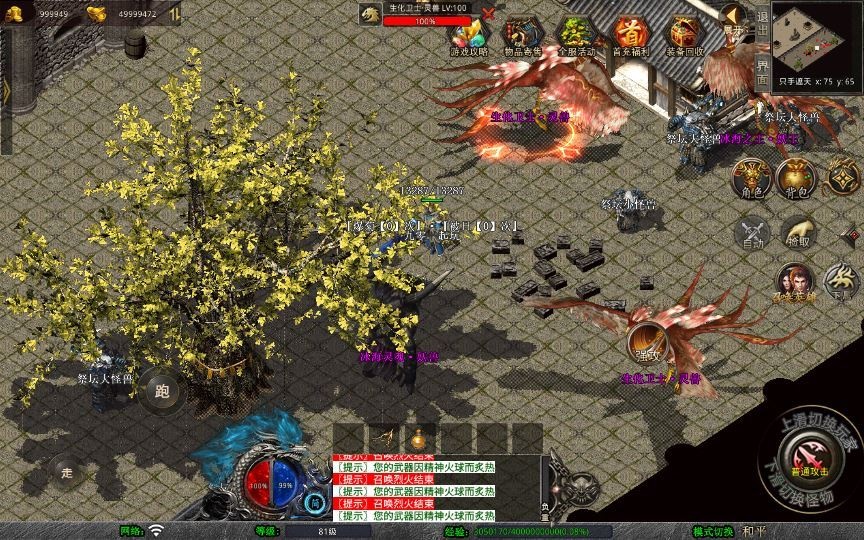Open the 游戏攻略 game guide icon
Viewport: 864px width, 540px height.
click(468, 36)
